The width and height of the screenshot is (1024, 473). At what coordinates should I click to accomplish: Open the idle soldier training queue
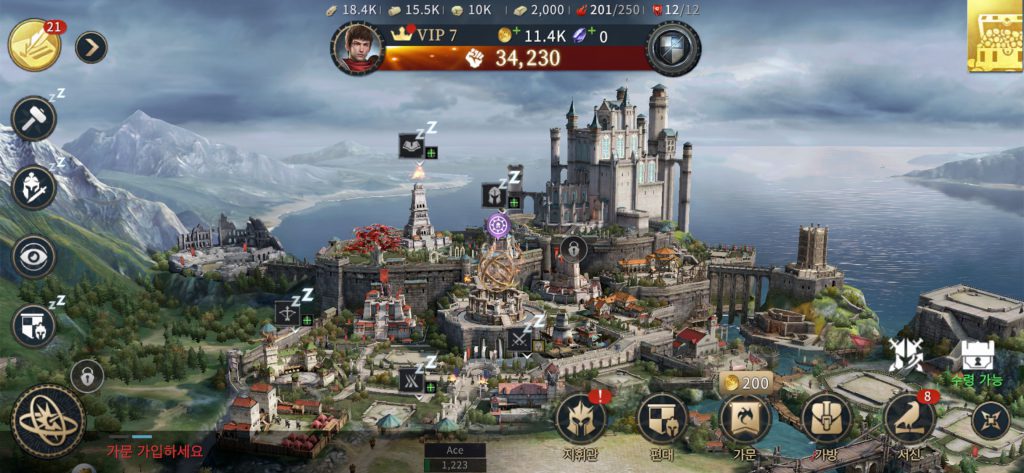(33, 187)
